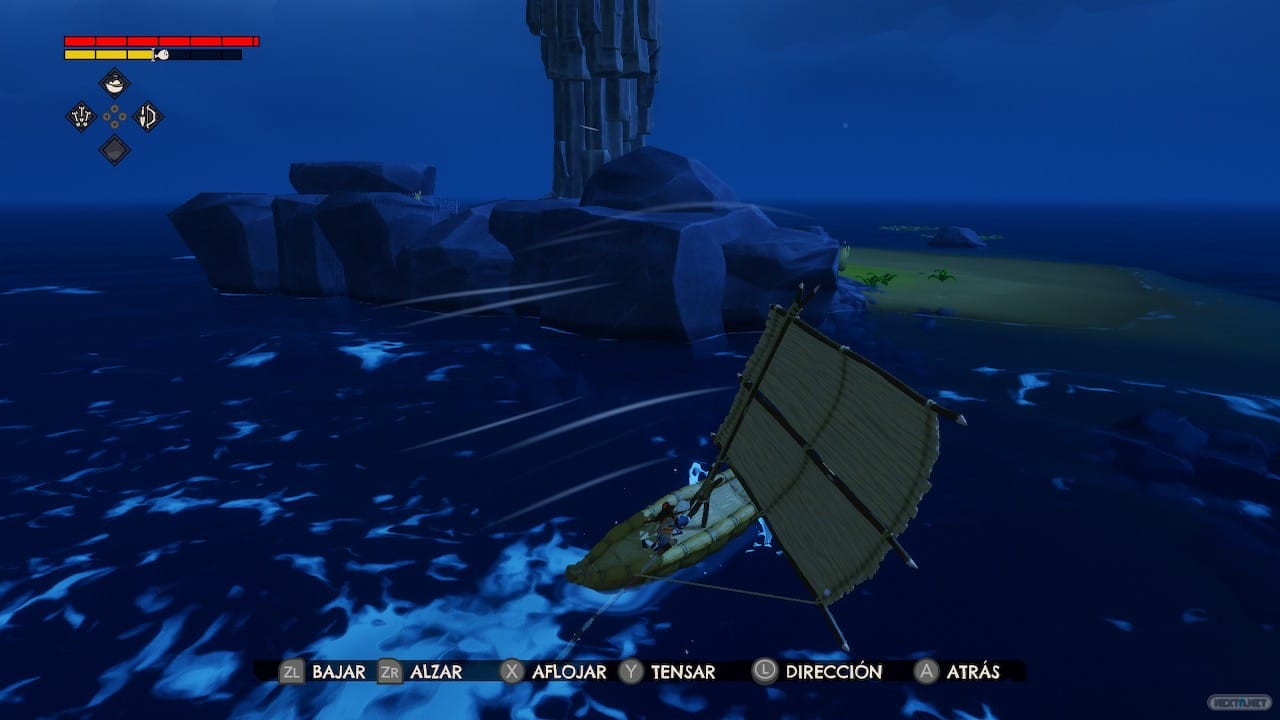Click the L stick icon beside DIRECCIÓN
This screenshot has height=720, width=1280.
(x=763, y=672)
